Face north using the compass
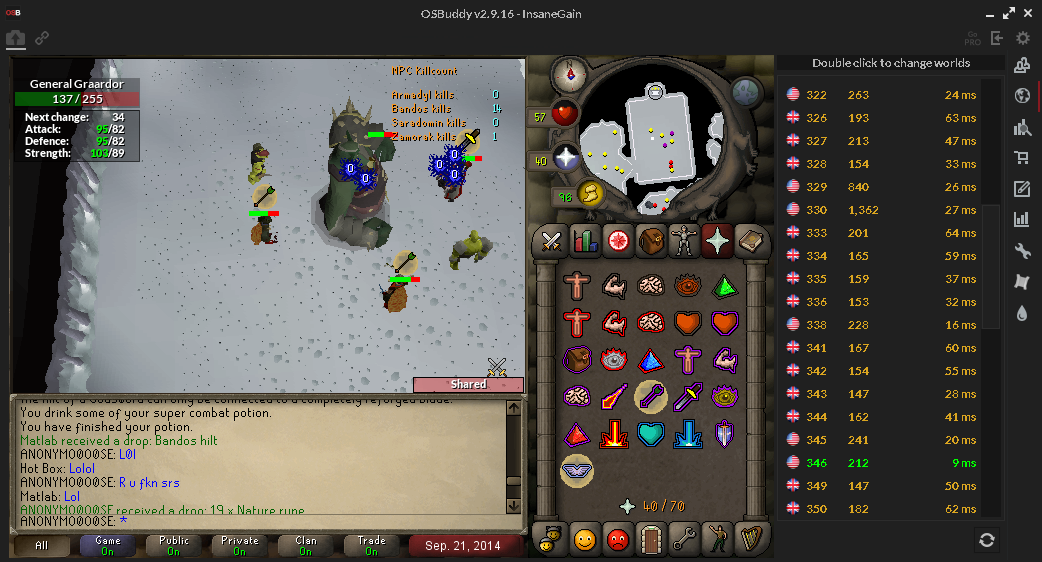 pos(573,71)
